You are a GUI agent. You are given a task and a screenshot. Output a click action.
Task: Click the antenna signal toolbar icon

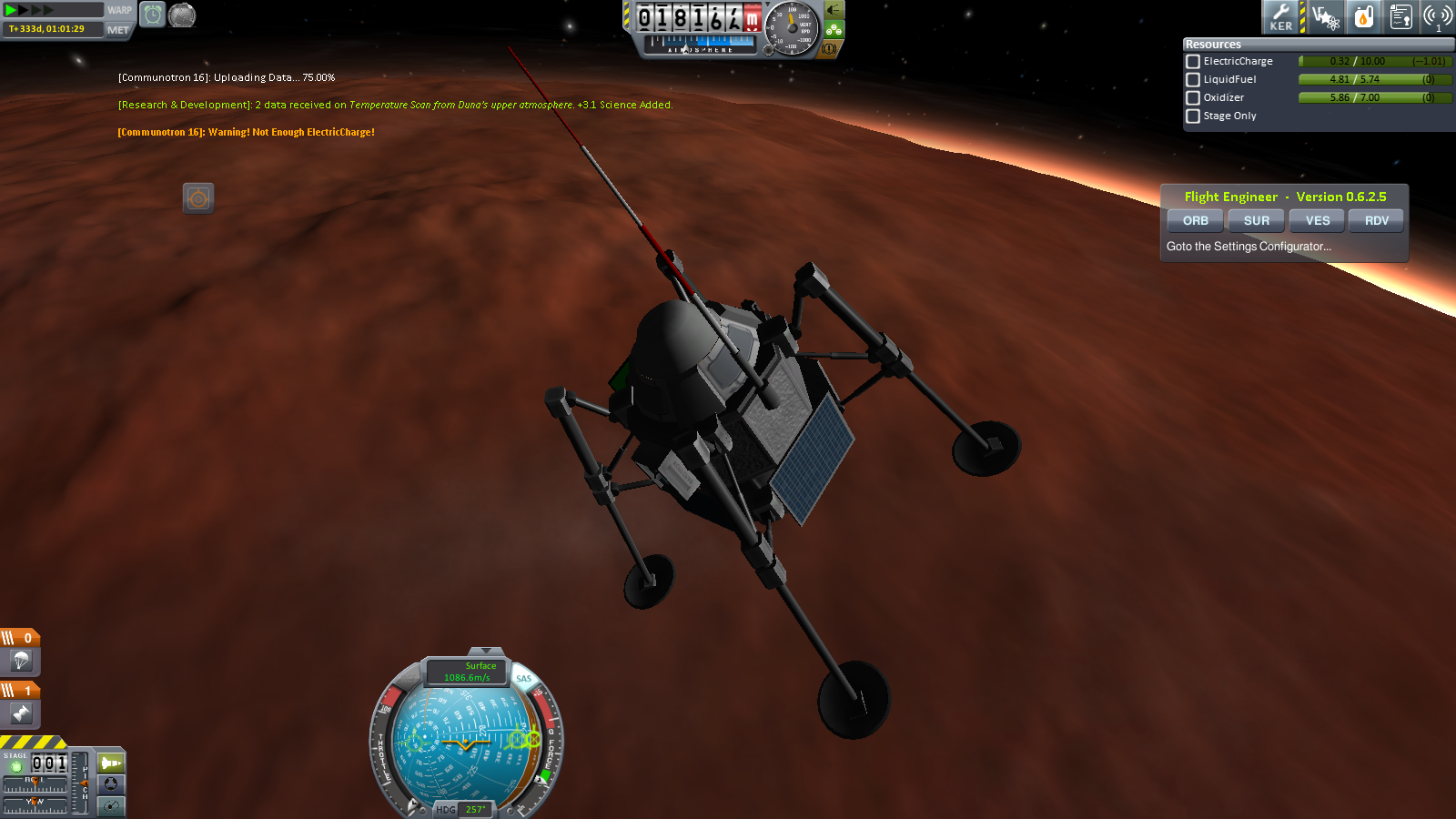1438,16
